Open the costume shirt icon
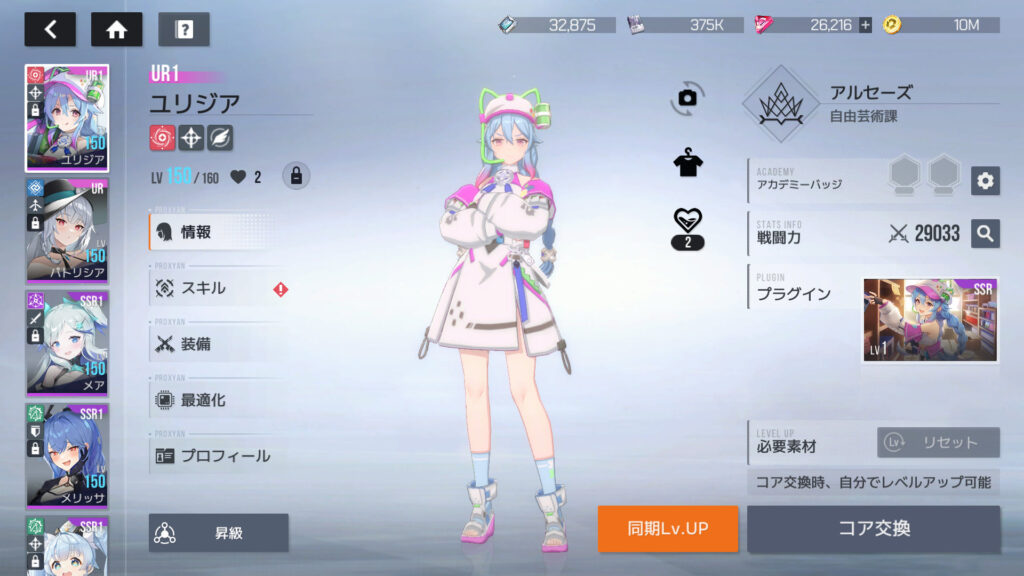The image size is (1024, 576). (x=688, y=163)
